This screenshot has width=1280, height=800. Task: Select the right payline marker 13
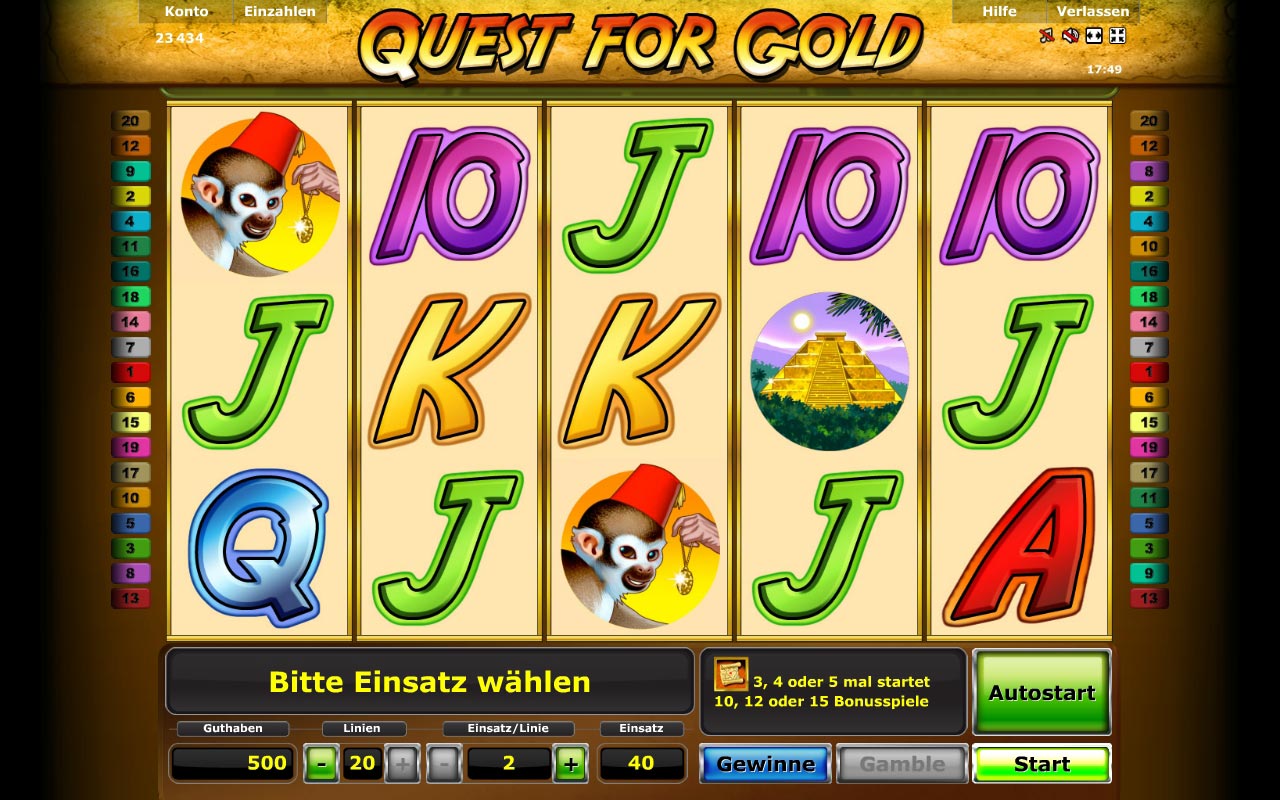[1149, 598]
